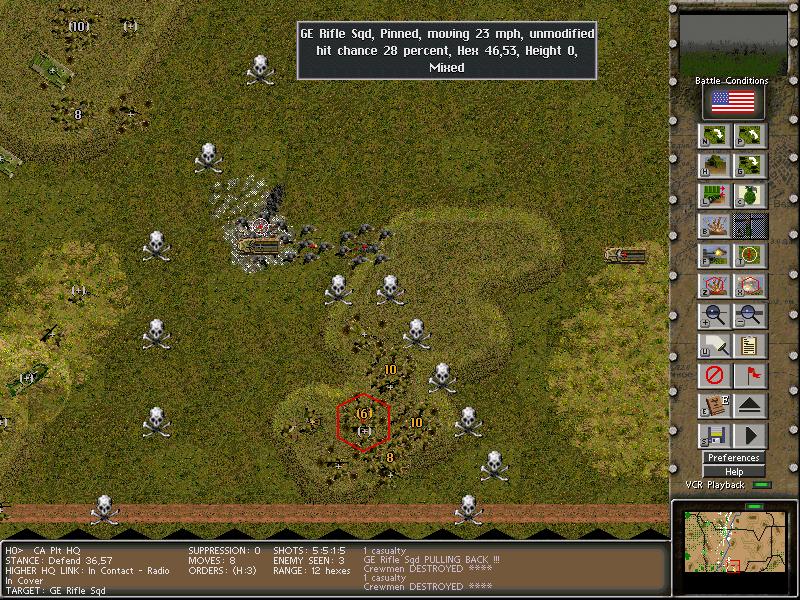The width and height of the screenshot is (800, 600).
Task: Click the play arrow end turn button
Action: (x=750, y=436)
